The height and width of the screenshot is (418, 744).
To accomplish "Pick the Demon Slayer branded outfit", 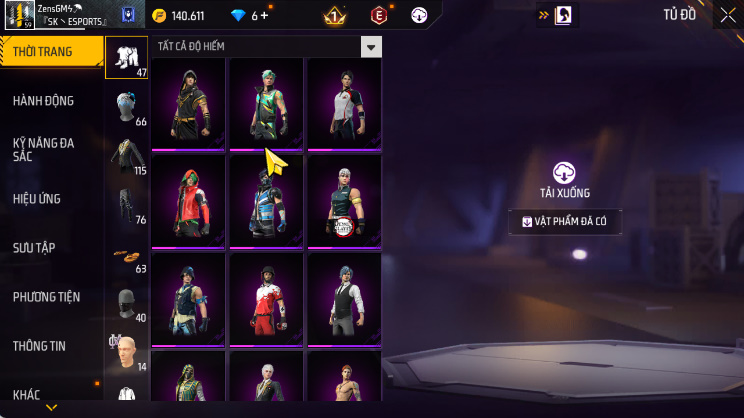I will tap(343, 200).
